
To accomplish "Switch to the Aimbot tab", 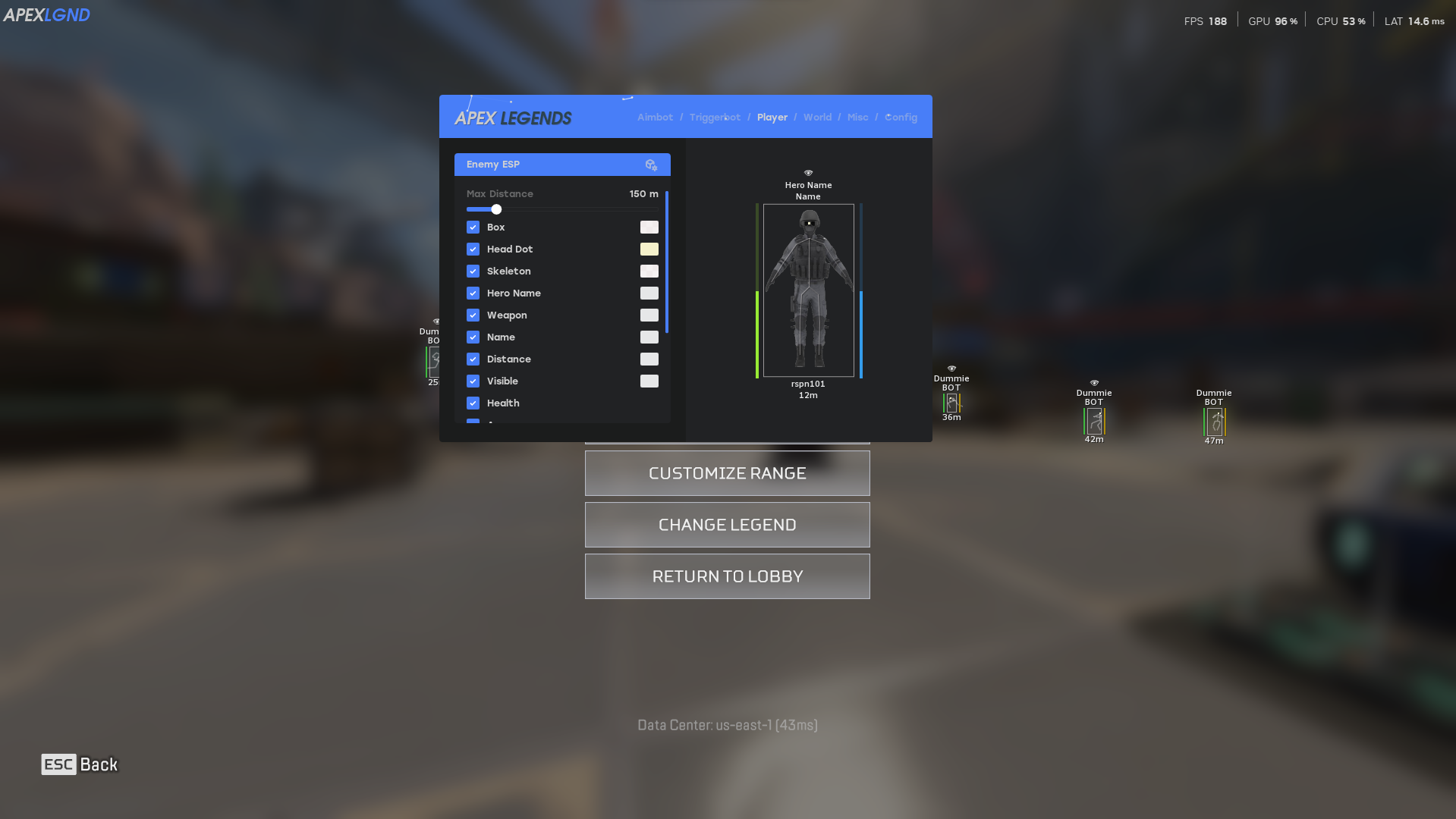I will [654, 117].
